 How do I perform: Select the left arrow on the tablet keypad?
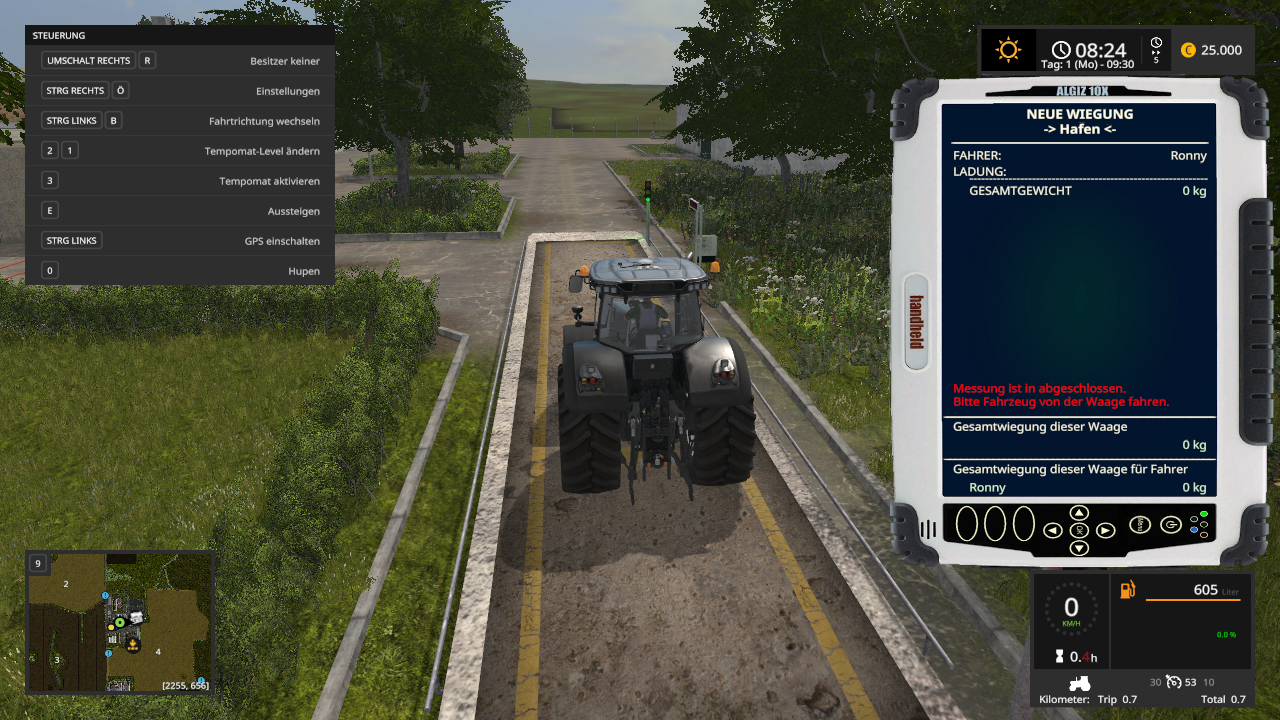click(x=1053, y=530)
